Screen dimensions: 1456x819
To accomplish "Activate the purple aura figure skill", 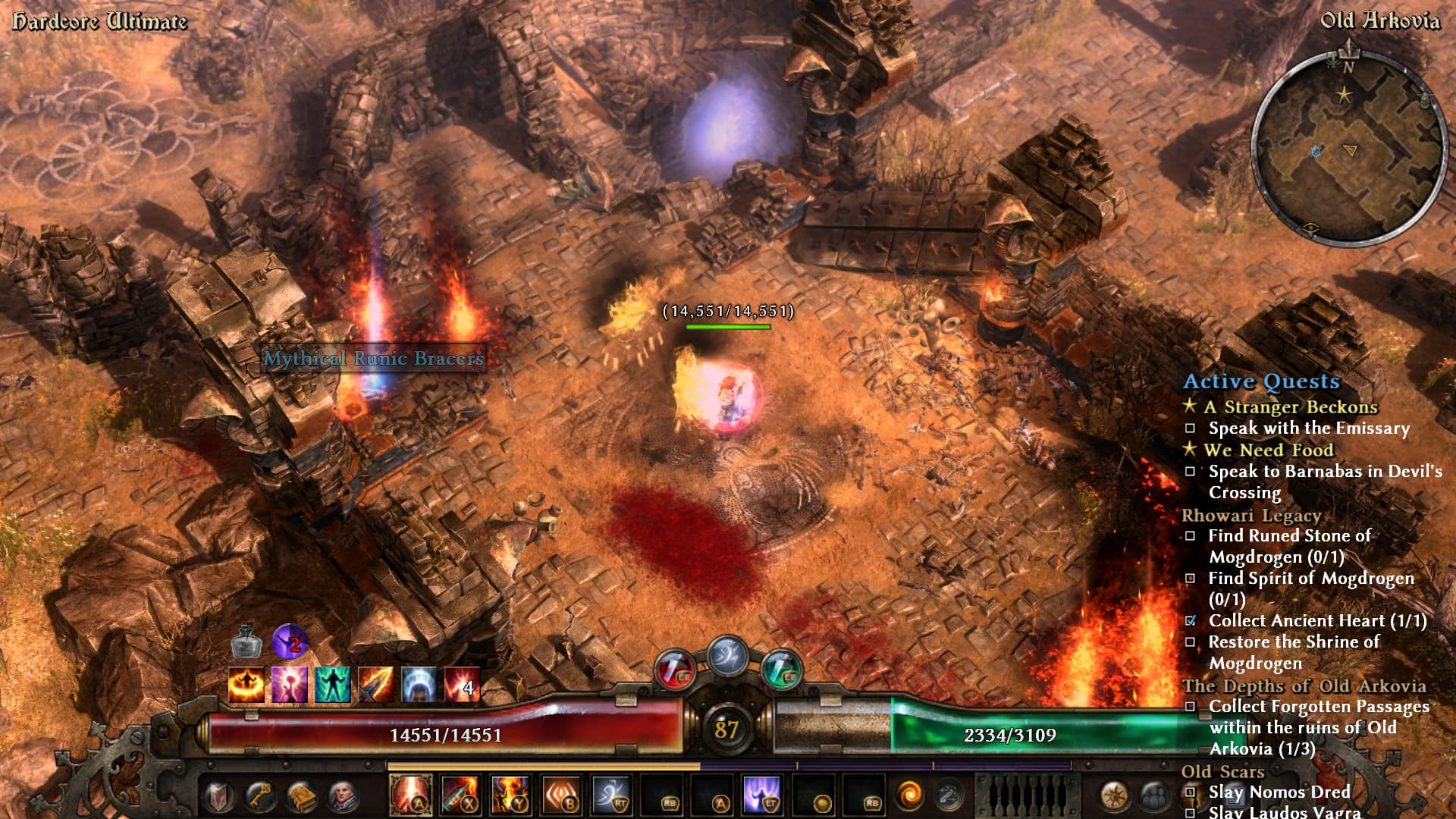I will tap(762, 795).
